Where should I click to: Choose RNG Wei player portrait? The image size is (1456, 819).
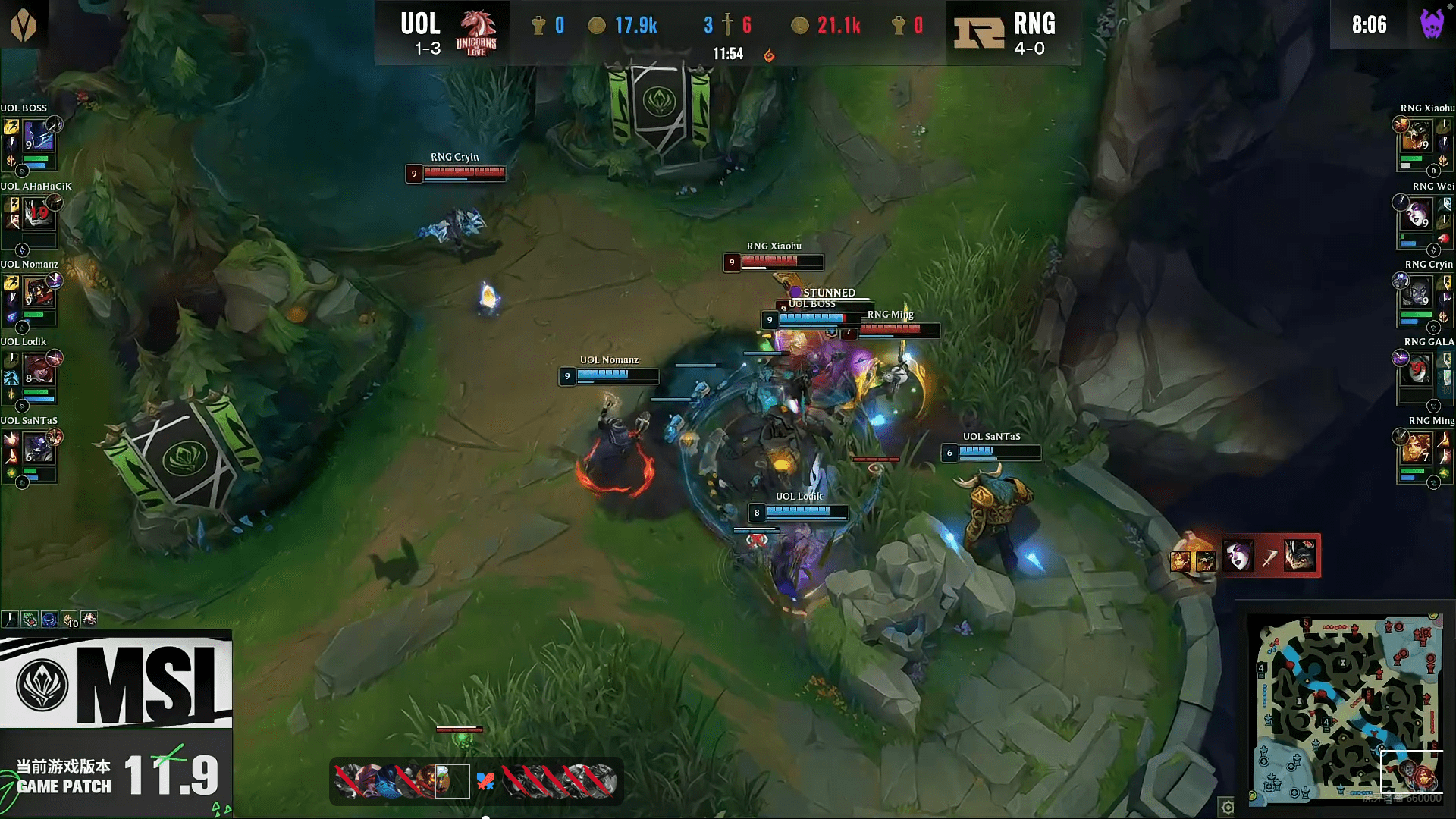click(x=1416, y=215)
